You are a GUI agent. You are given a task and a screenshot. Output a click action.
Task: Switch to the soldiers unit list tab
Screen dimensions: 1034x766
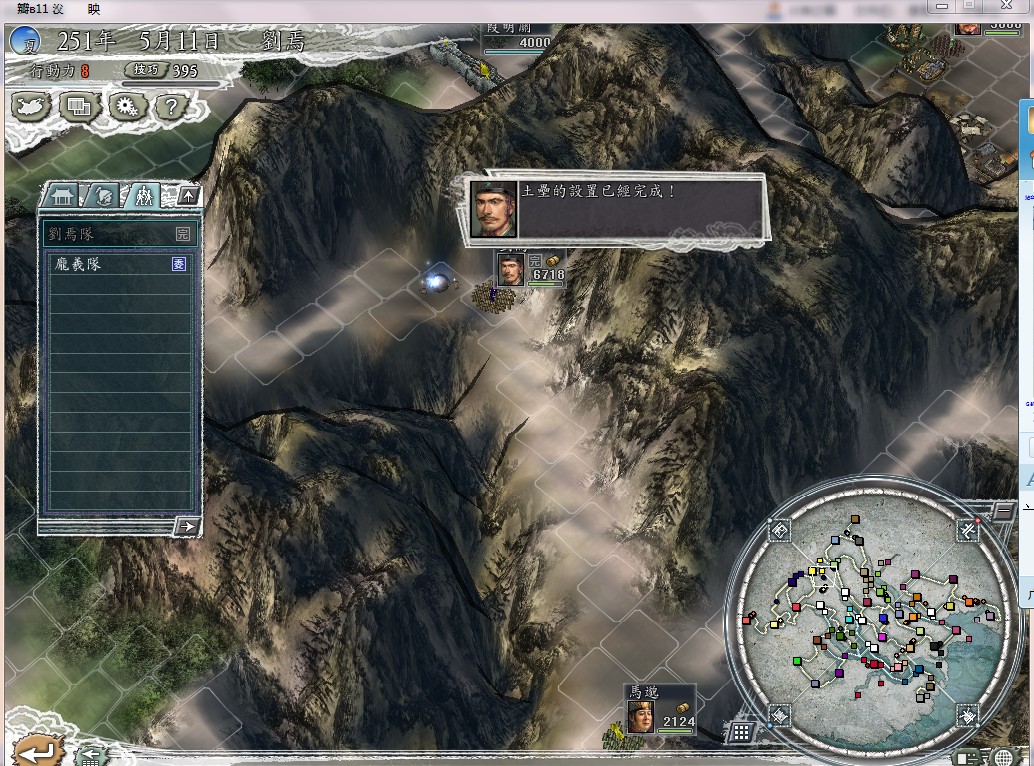click(143, 195)
